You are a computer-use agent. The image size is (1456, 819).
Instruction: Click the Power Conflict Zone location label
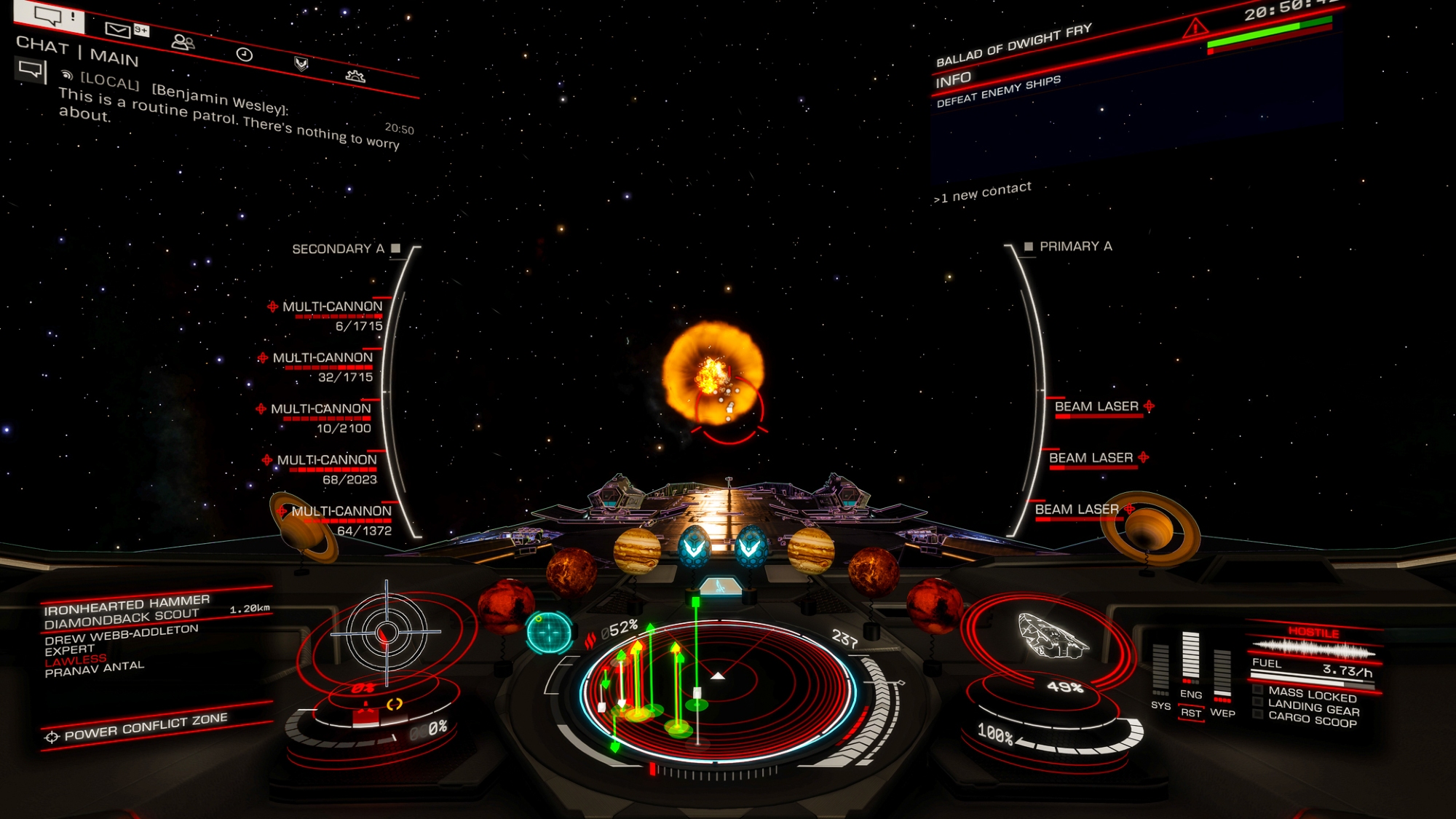[x=146, y=727]
